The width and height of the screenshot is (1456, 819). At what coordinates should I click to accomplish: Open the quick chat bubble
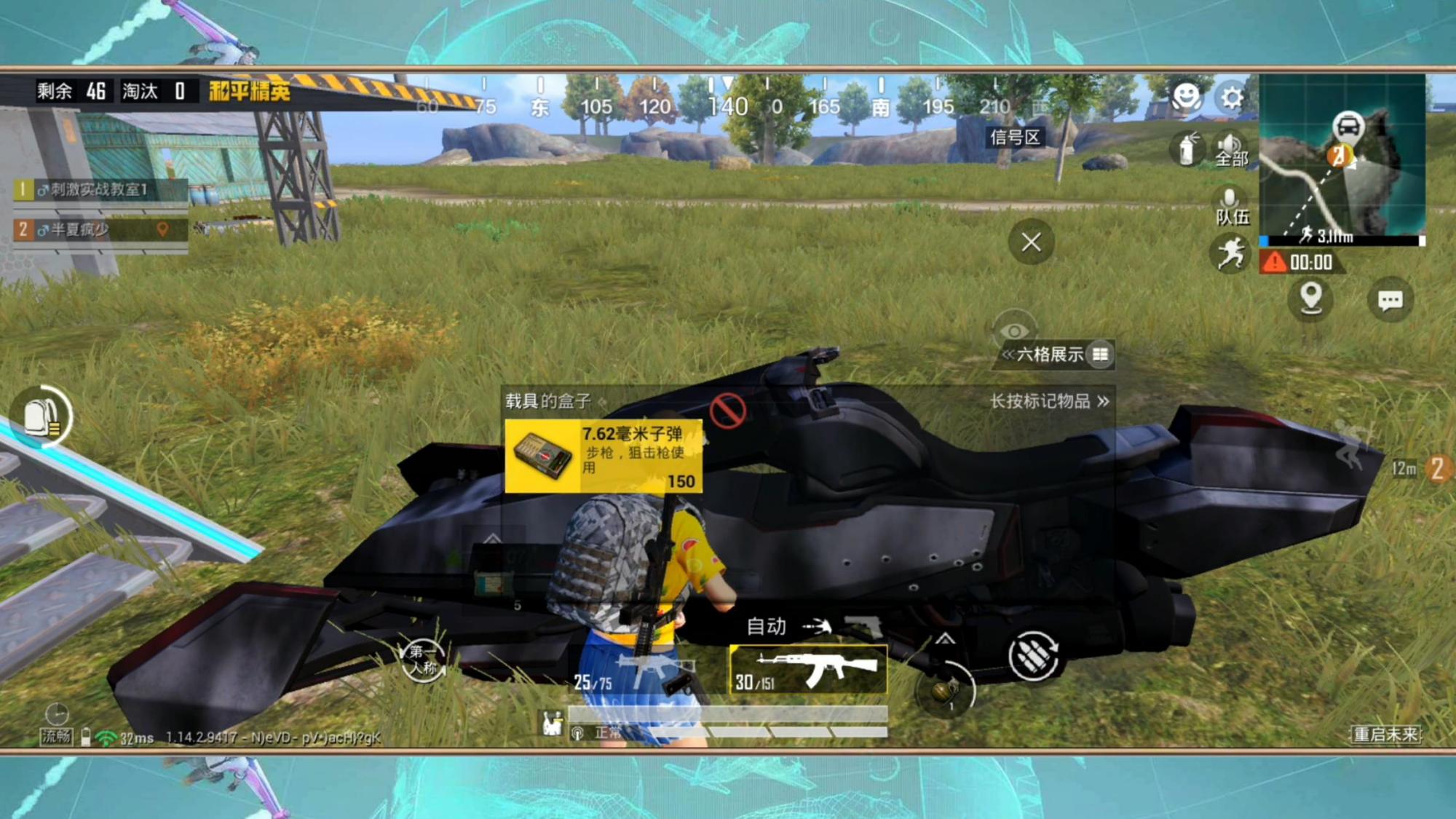pos(1390,300)
